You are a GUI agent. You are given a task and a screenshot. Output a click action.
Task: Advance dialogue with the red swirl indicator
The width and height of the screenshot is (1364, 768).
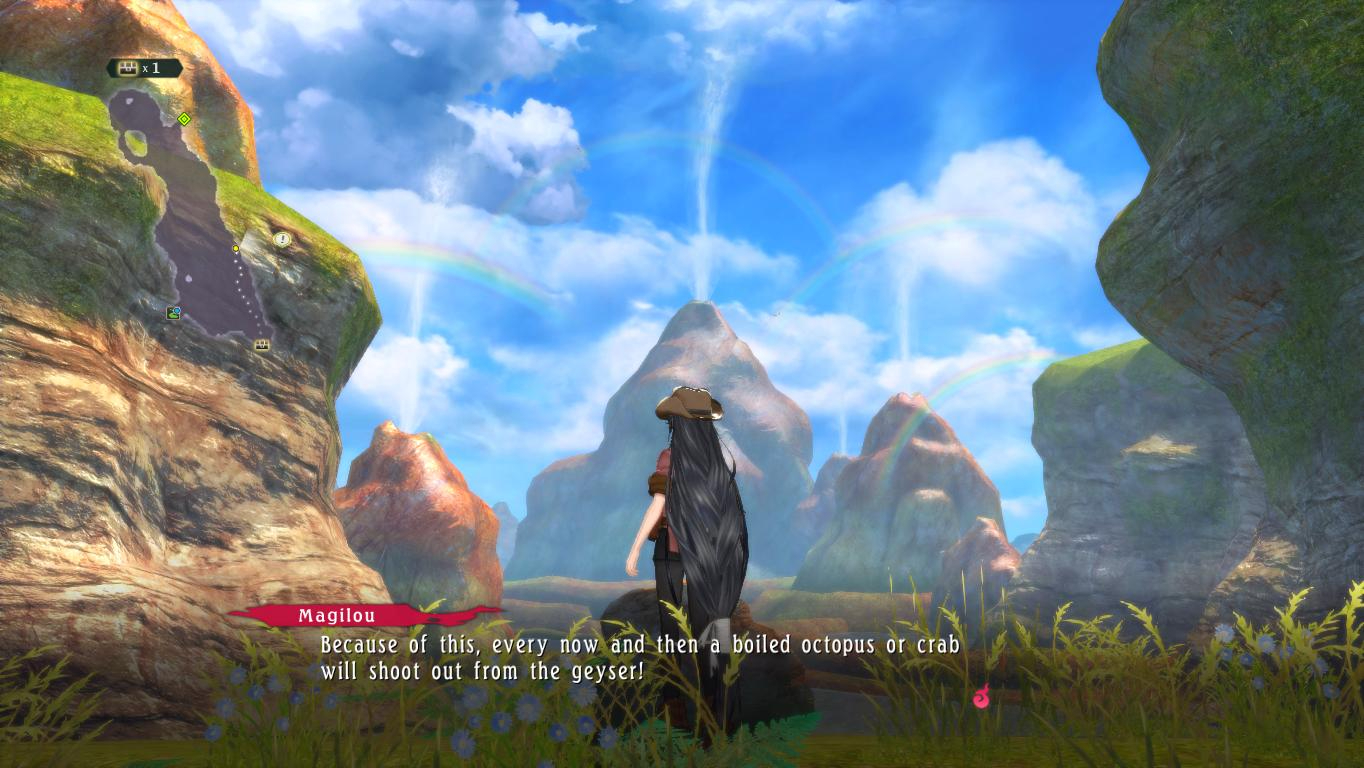981,696
